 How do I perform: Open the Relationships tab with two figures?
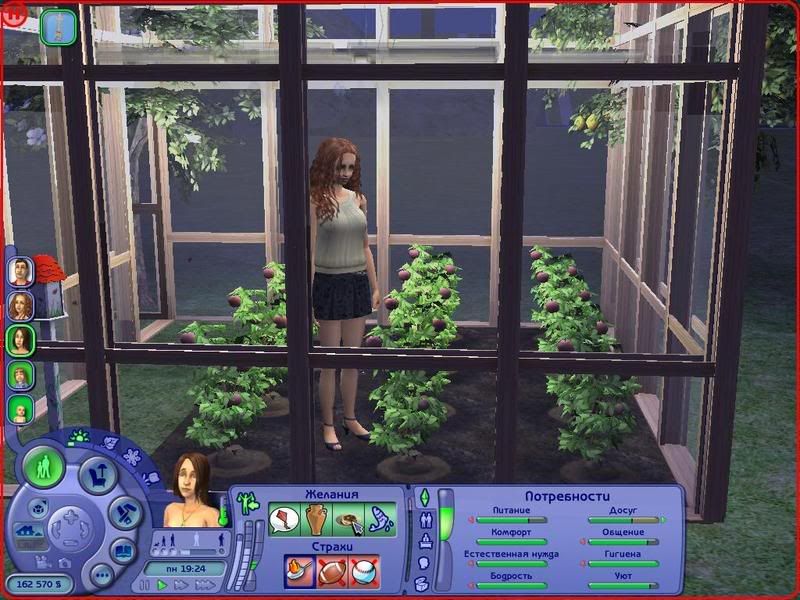(x=423, y=520)
